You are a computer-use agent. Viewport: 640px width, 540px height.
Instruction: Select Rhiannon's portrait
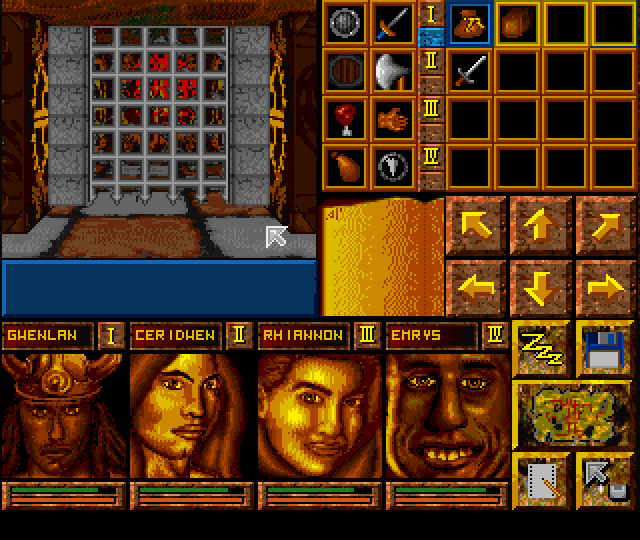(x=318, y=415)
